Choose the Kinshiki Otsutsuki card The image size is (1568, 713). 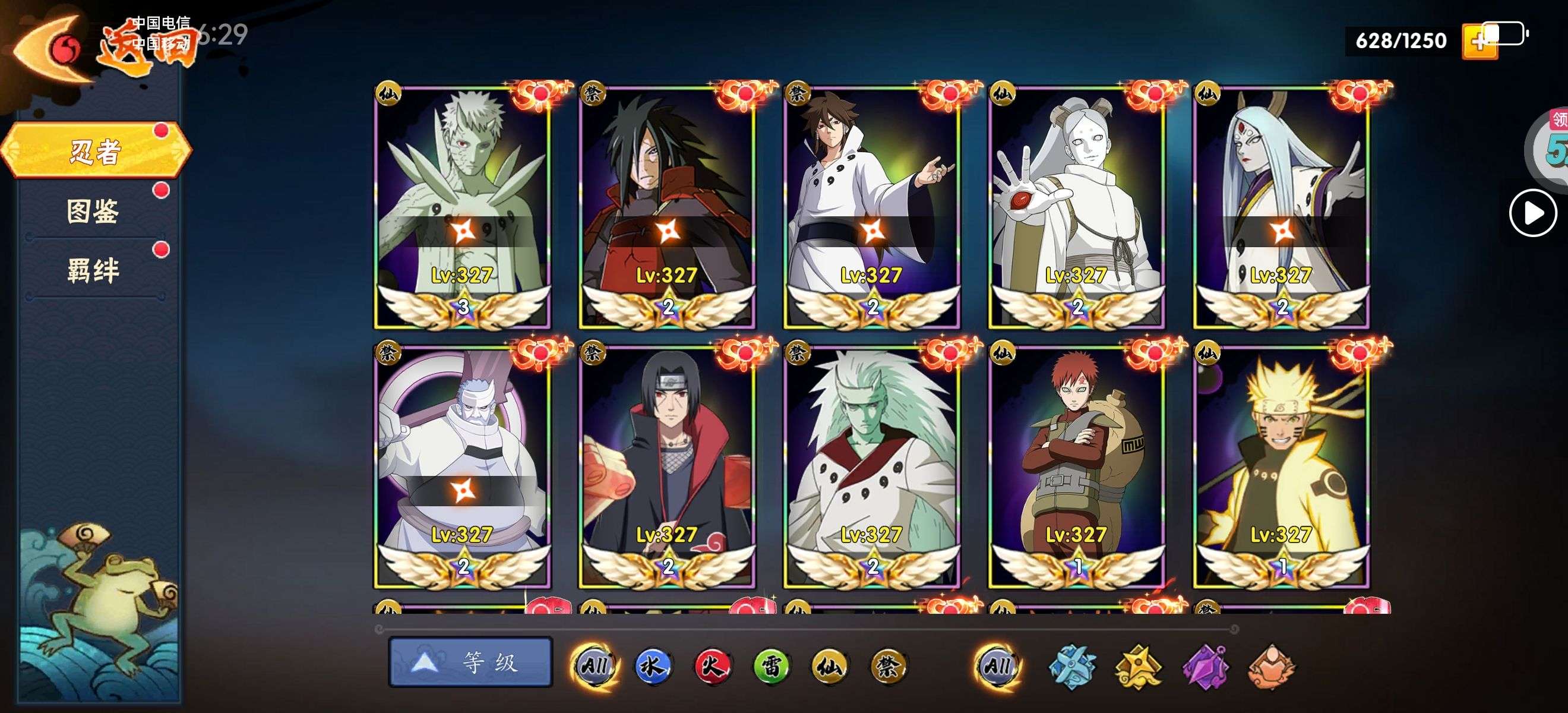[462, 467]
